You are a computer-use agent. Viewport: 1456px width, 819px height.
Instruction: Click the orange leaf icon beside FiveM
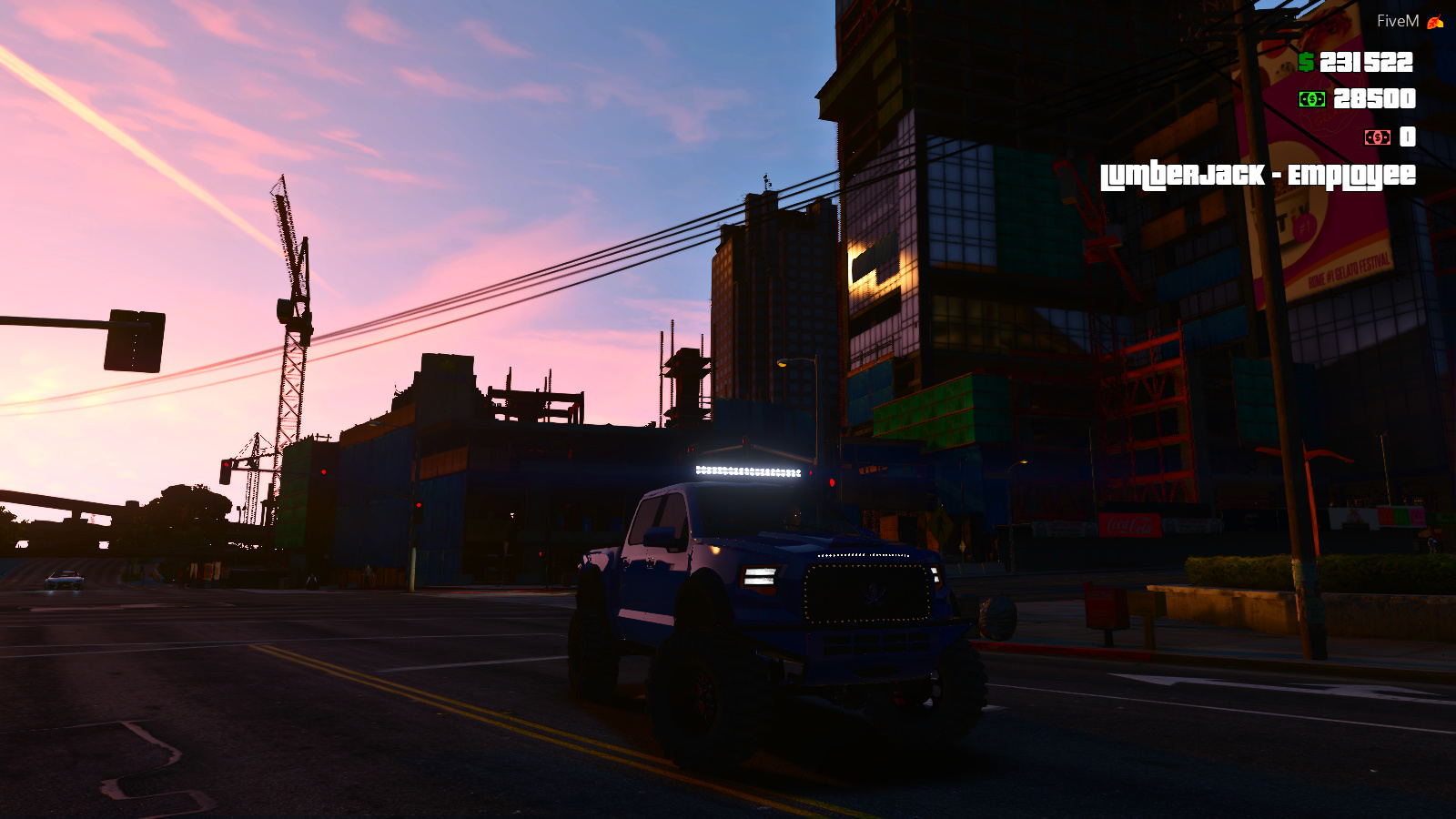click(x=1433, y=20)
